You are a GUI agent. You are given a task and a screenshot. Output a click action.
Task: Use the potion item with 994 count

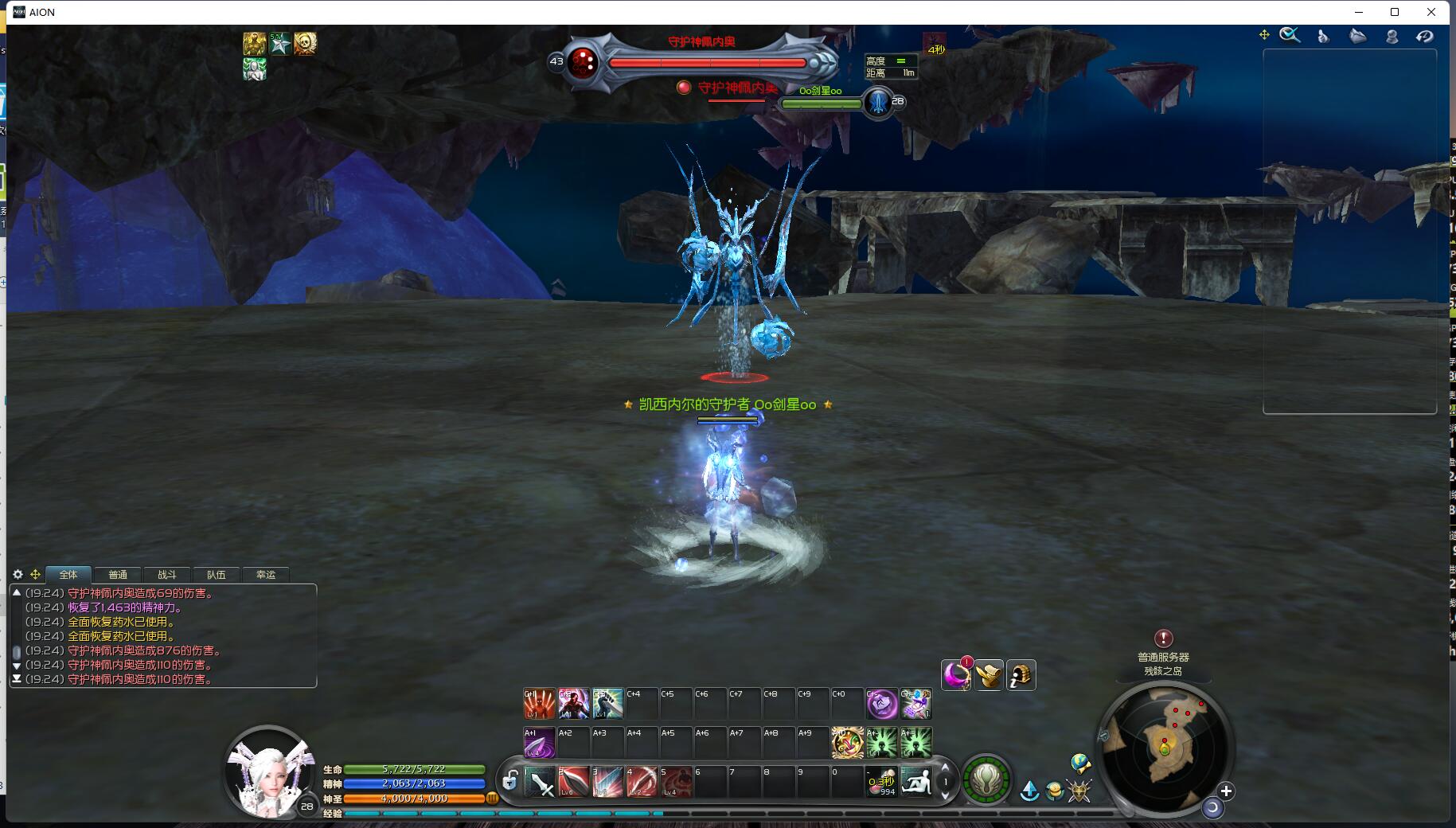coord(882,782)
